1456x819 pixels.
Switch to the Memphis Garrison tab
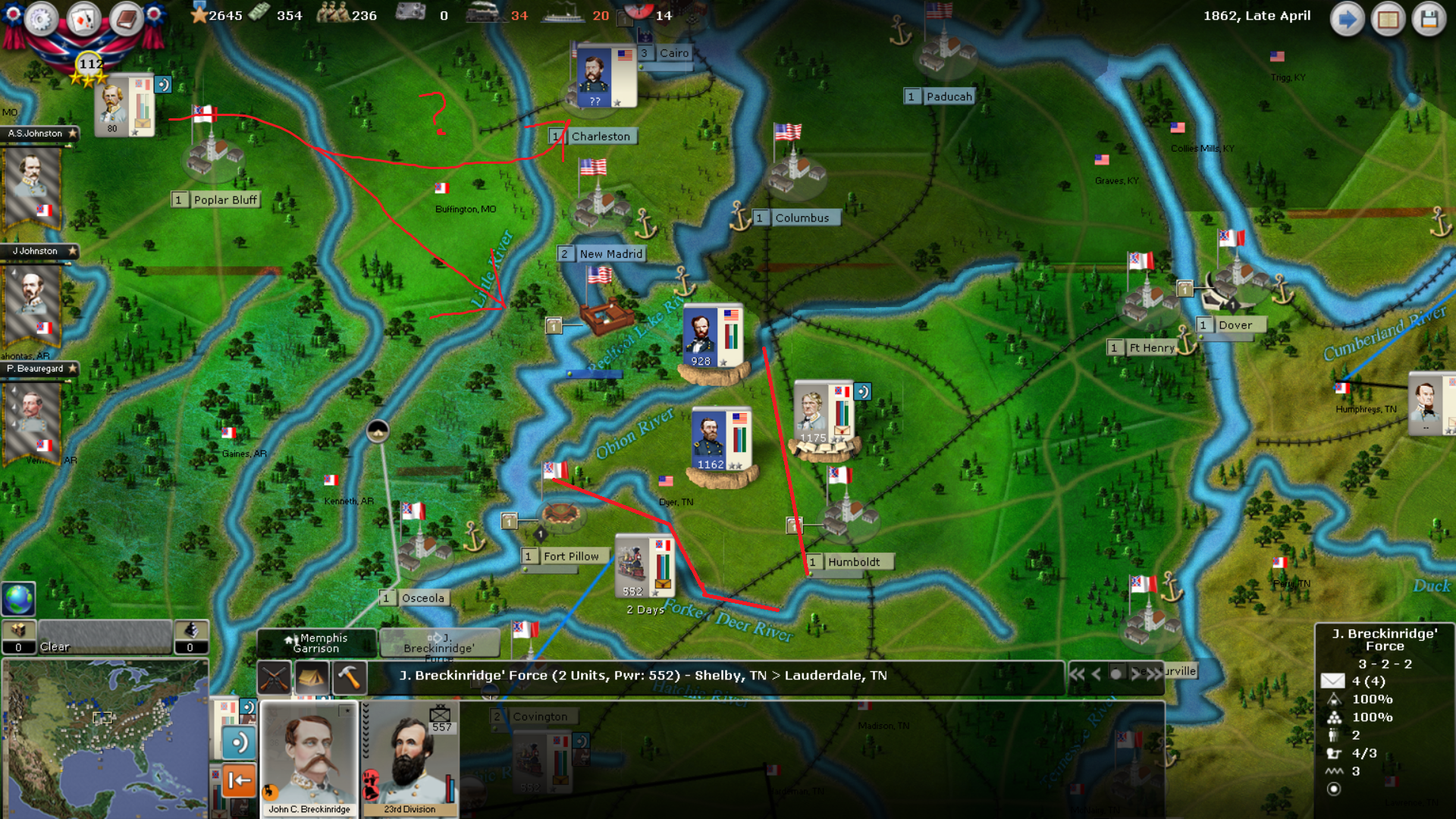(x=317, y=644)
